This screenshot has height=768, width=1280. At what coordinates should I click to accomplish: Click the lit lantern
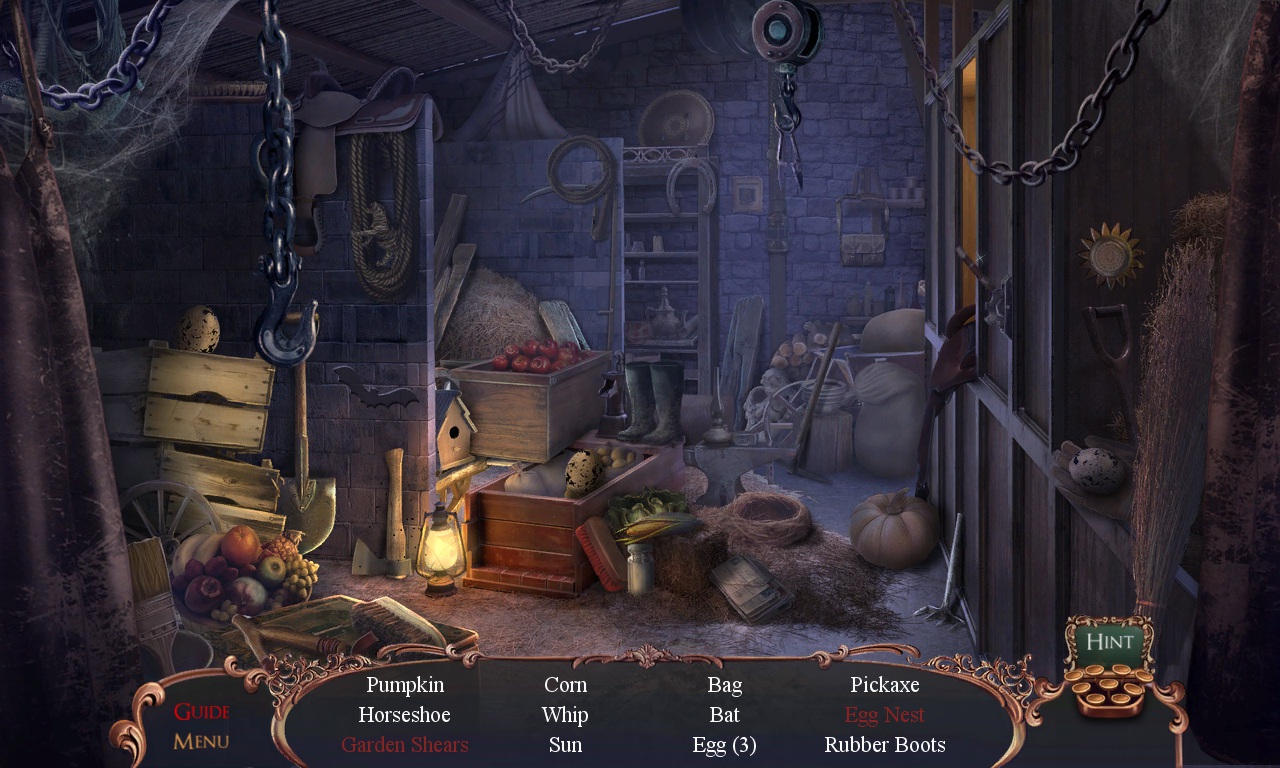click(440, 545)
